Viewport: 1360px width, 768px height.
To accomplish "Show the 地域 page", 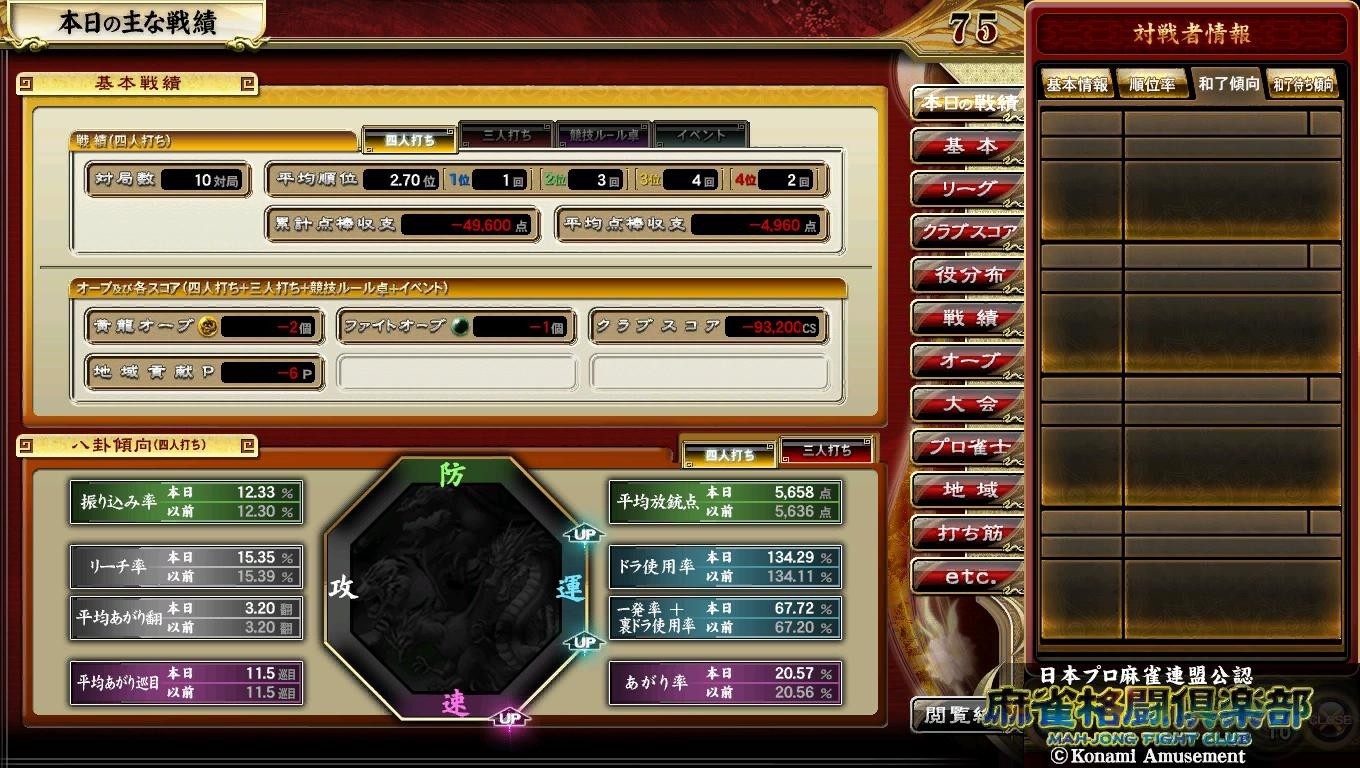I will click(x=968, y=491).
